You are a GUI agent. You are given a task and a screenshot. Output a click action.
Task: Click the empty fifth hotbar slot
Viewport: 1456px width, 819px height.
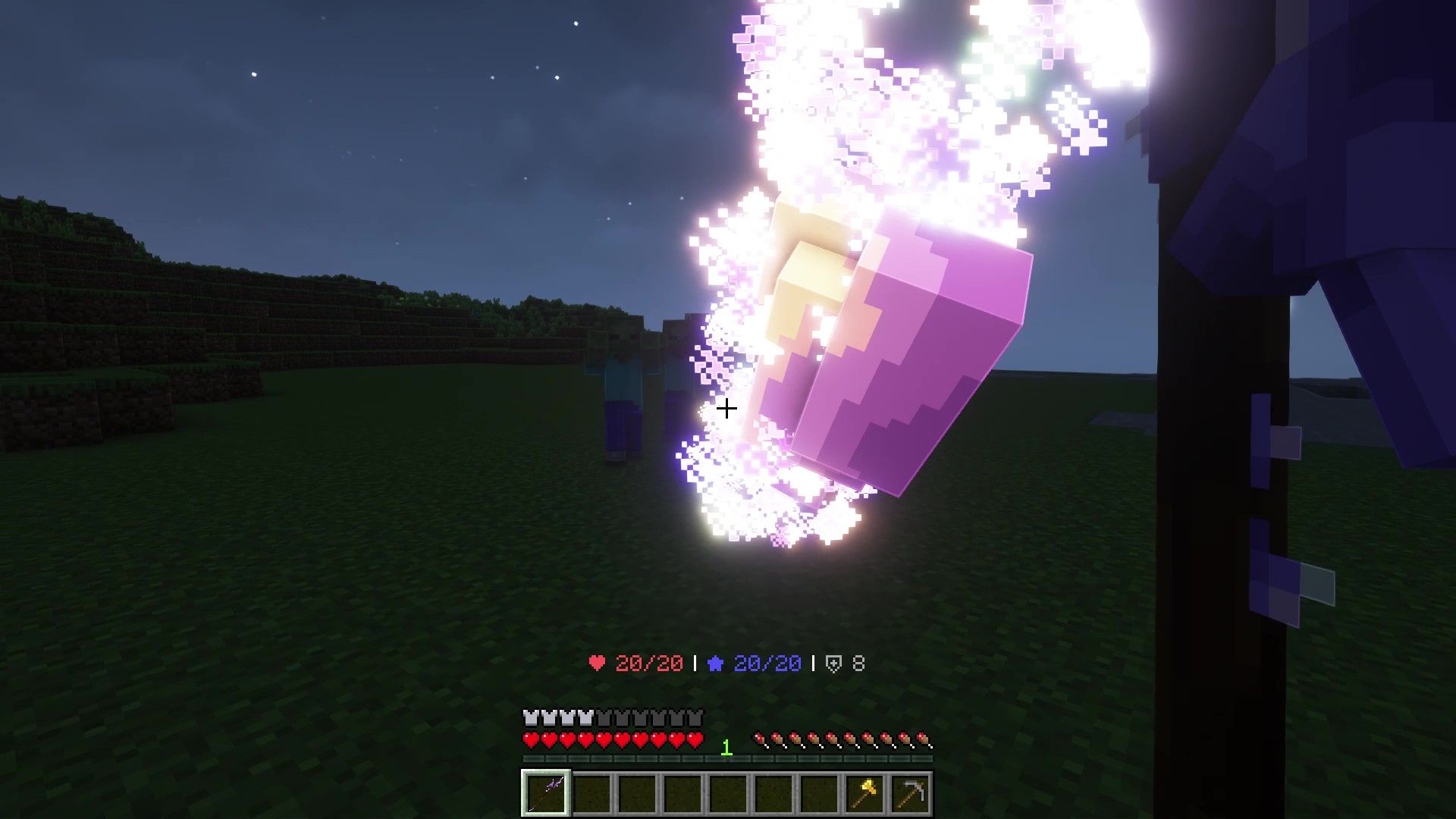pos(730,792)
